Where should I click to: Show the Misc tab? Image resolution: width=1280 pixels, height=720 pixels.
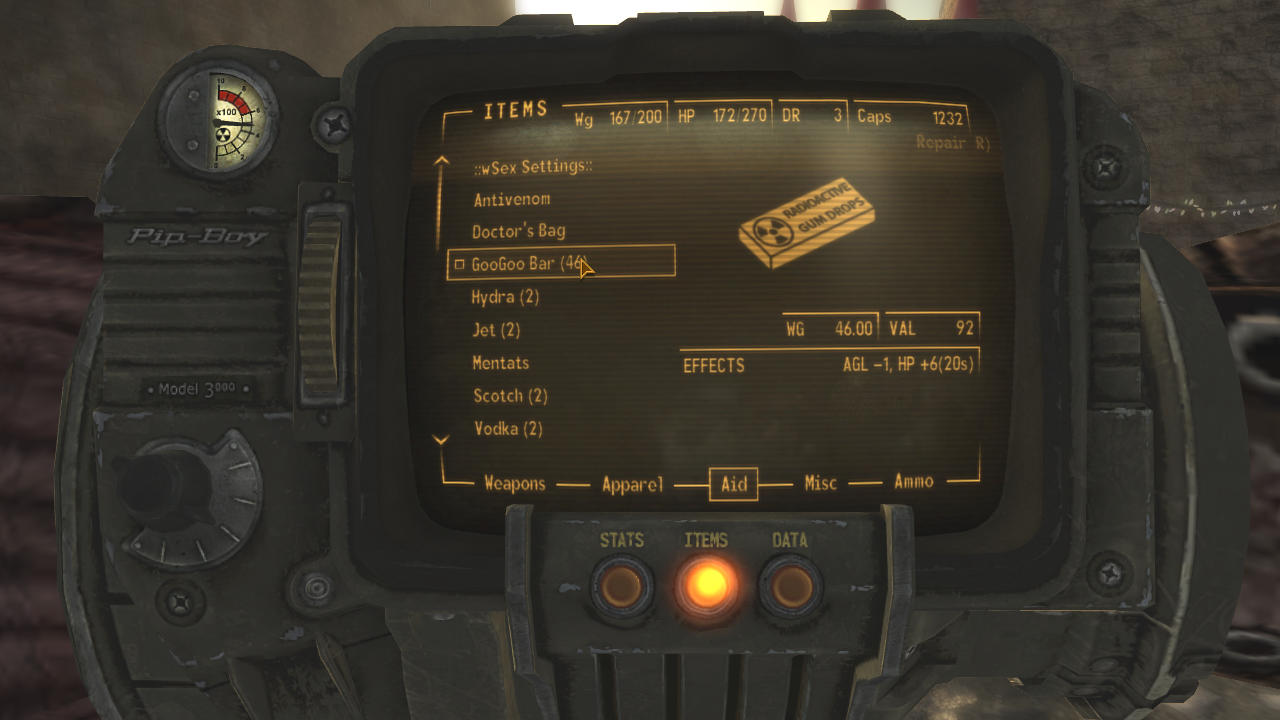[820, 483]
